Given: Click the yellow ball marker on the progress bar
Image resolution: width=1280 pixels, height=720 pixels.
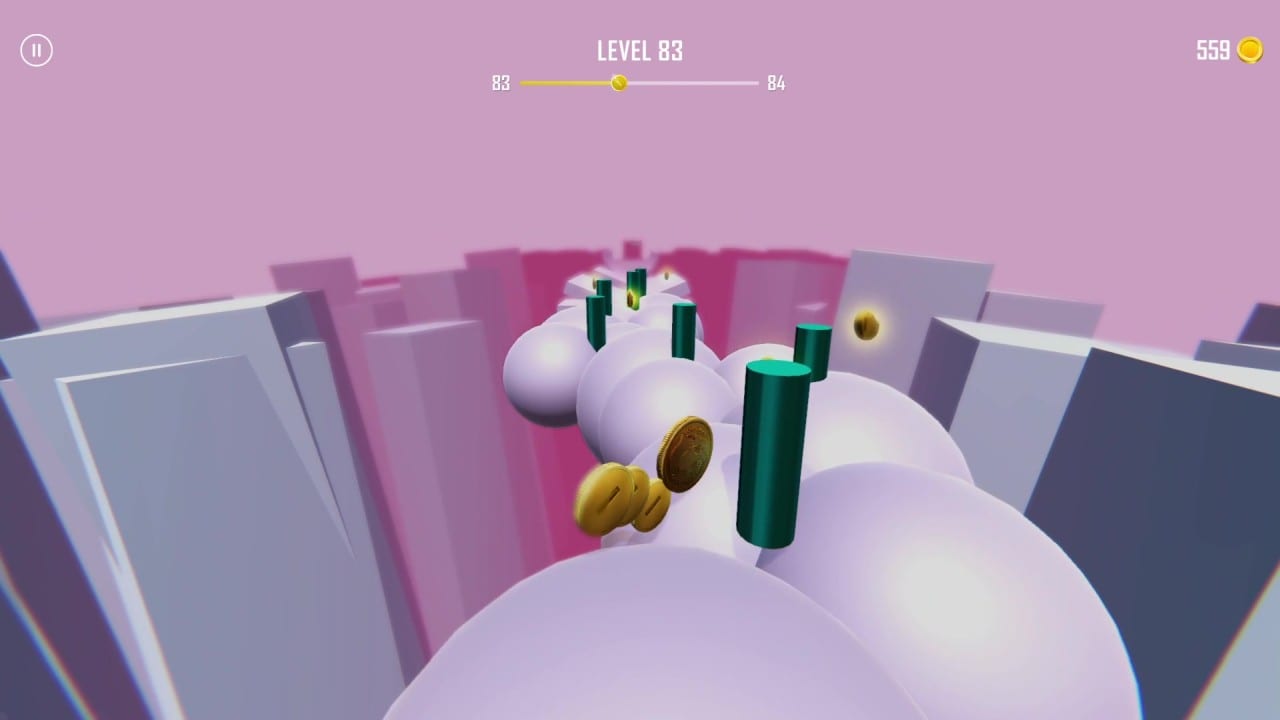Looking at the screenshot, I should 617,84.
